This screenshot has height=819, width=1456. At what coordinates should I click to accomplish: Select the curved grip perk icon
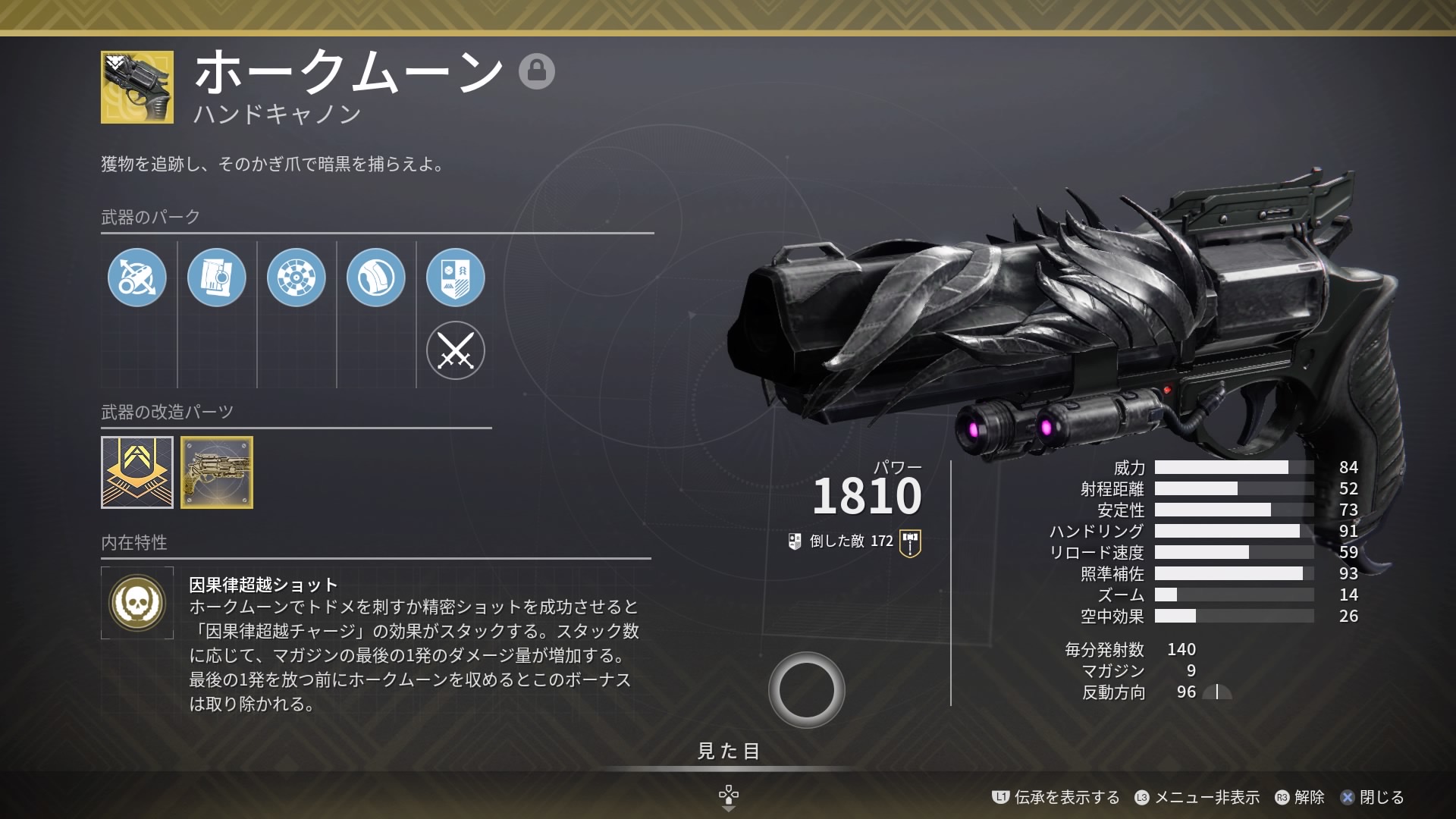click(x=376, y=278)
